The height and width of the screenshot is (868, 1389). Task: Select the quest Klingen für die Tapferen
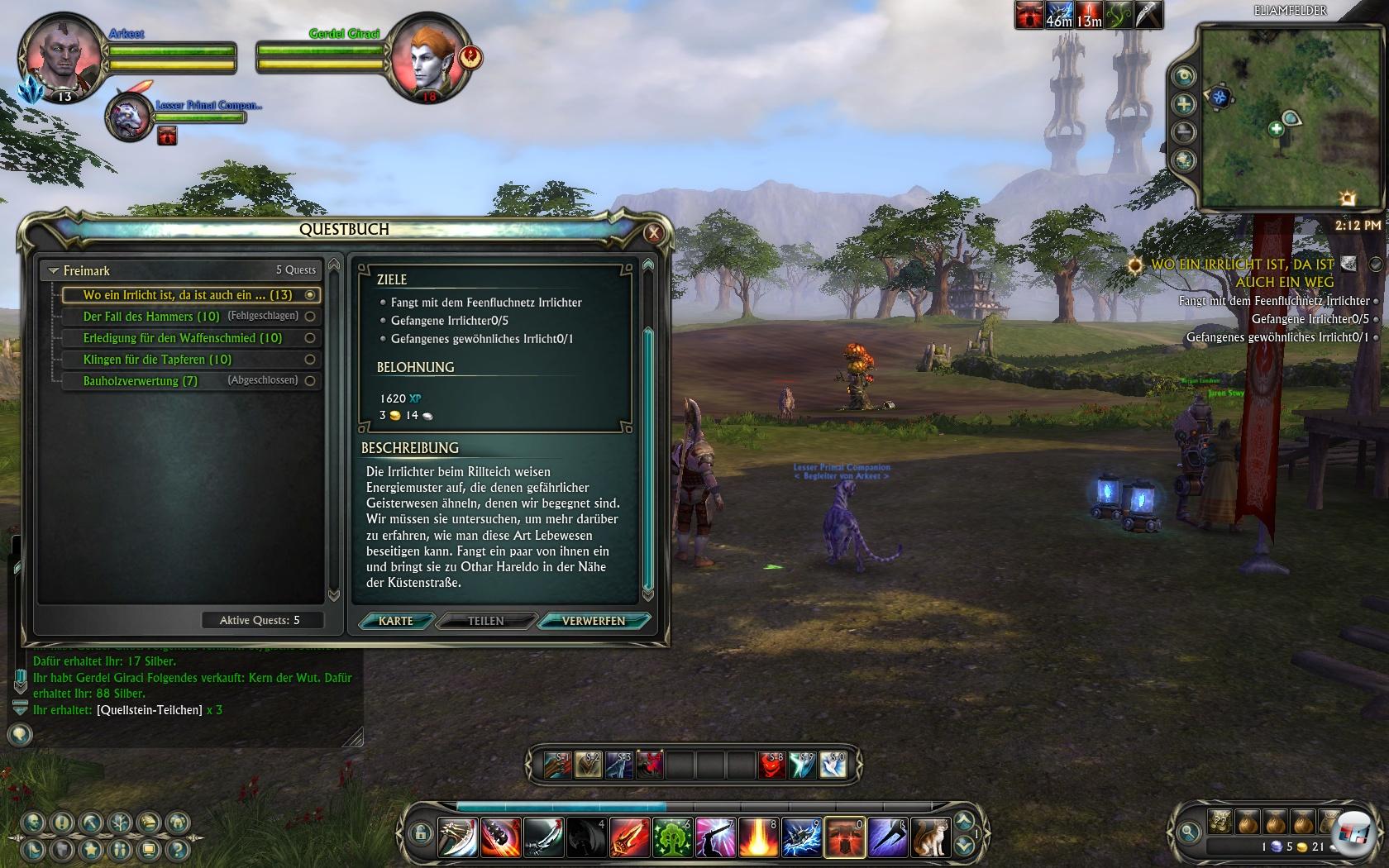click(x=157, y=360)
